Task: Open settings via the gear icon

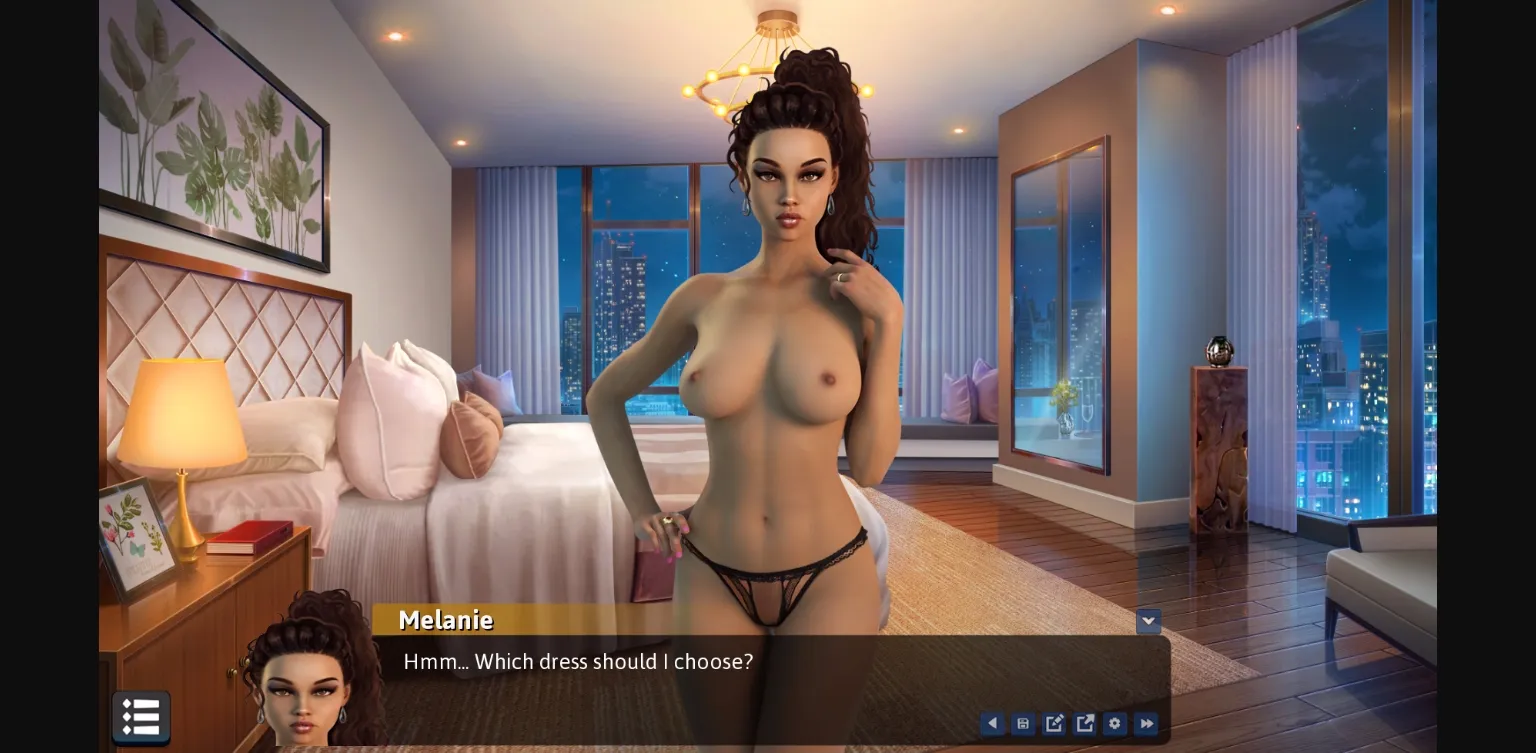Action: click(1115, 723)
